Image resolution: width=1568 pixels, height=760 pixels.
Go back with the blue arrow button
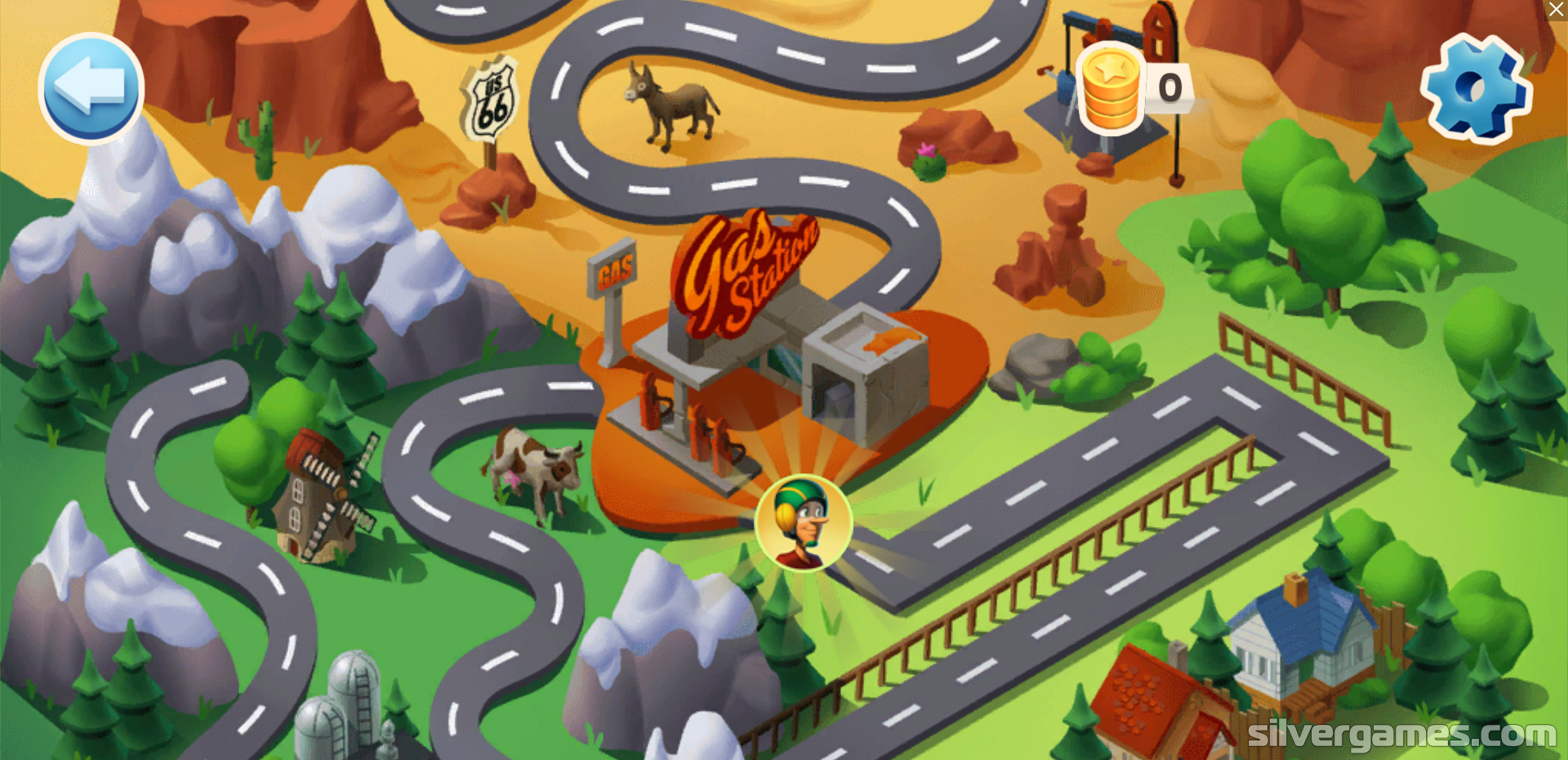pos(91,88)
